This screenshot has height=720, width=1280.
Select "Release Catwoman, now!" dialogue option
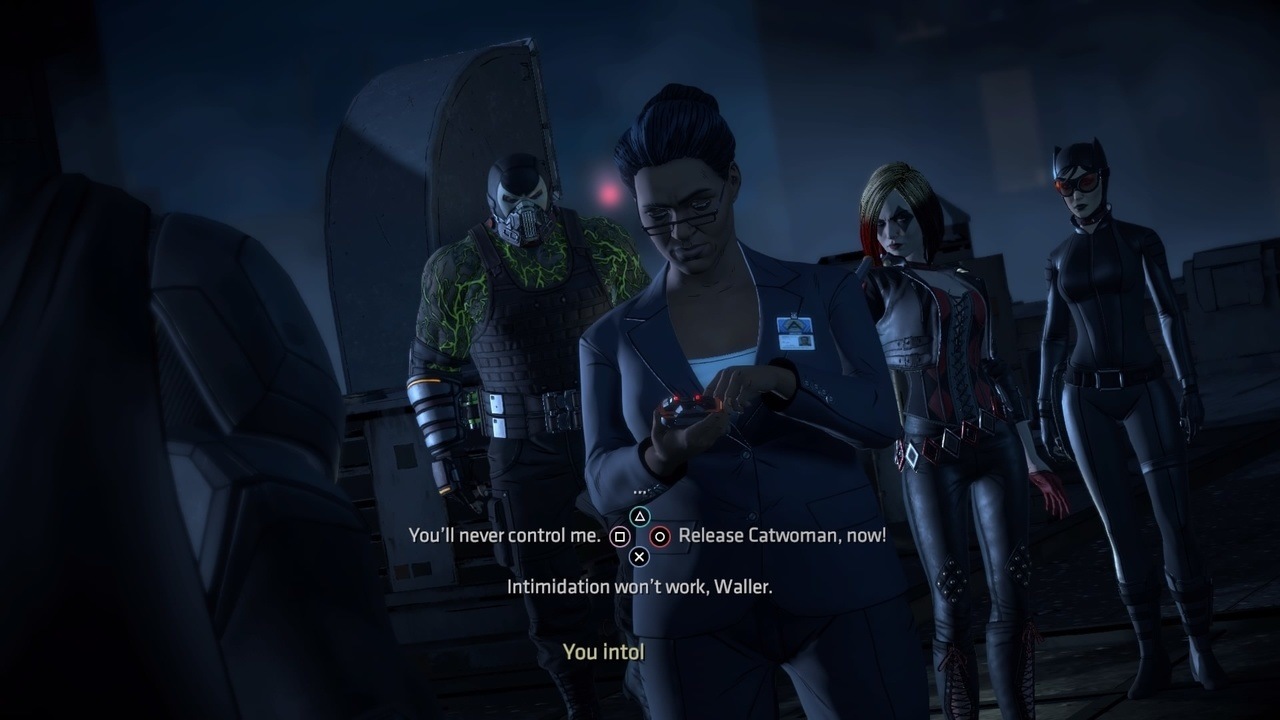(781, 535)
